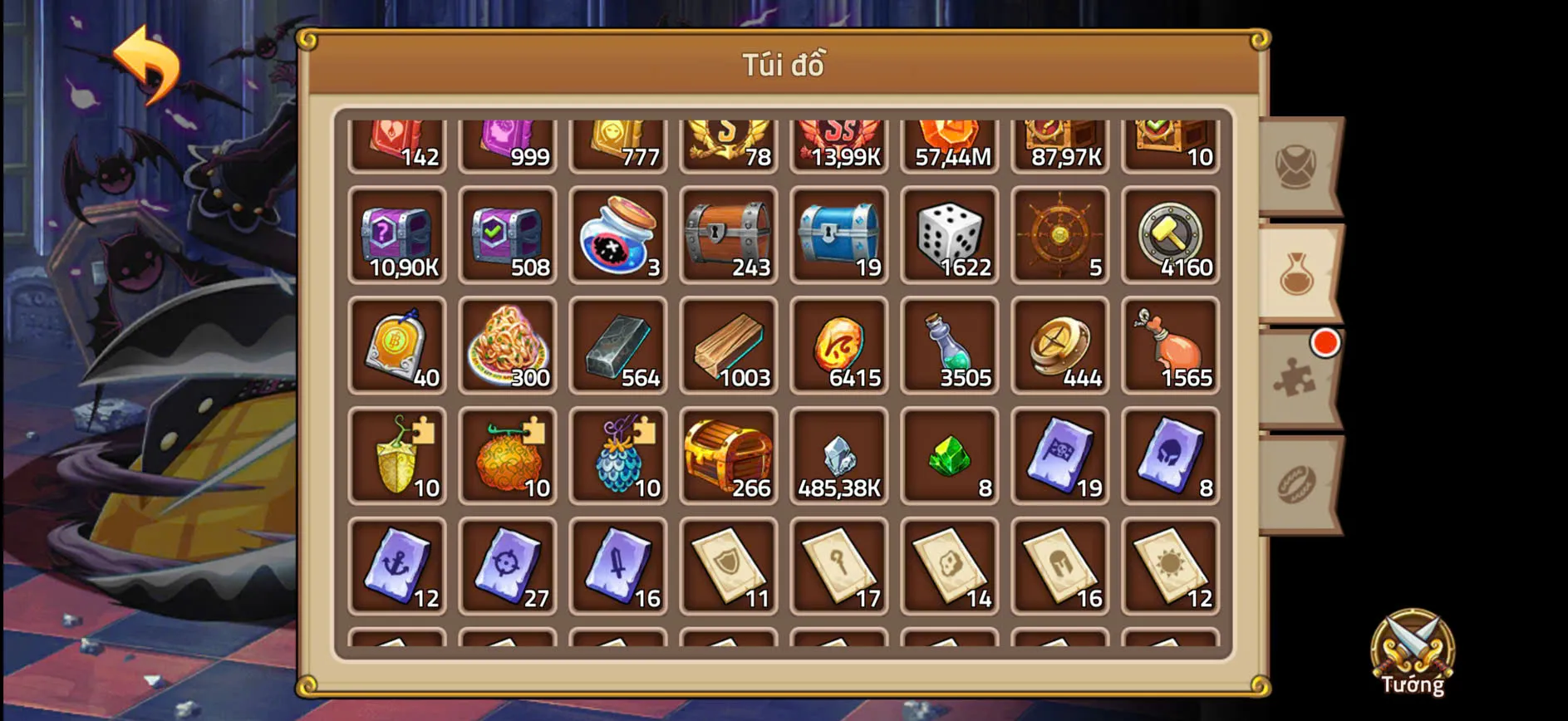
Task: Open the golden compass item slot
Action: [x=1060, y=345]
